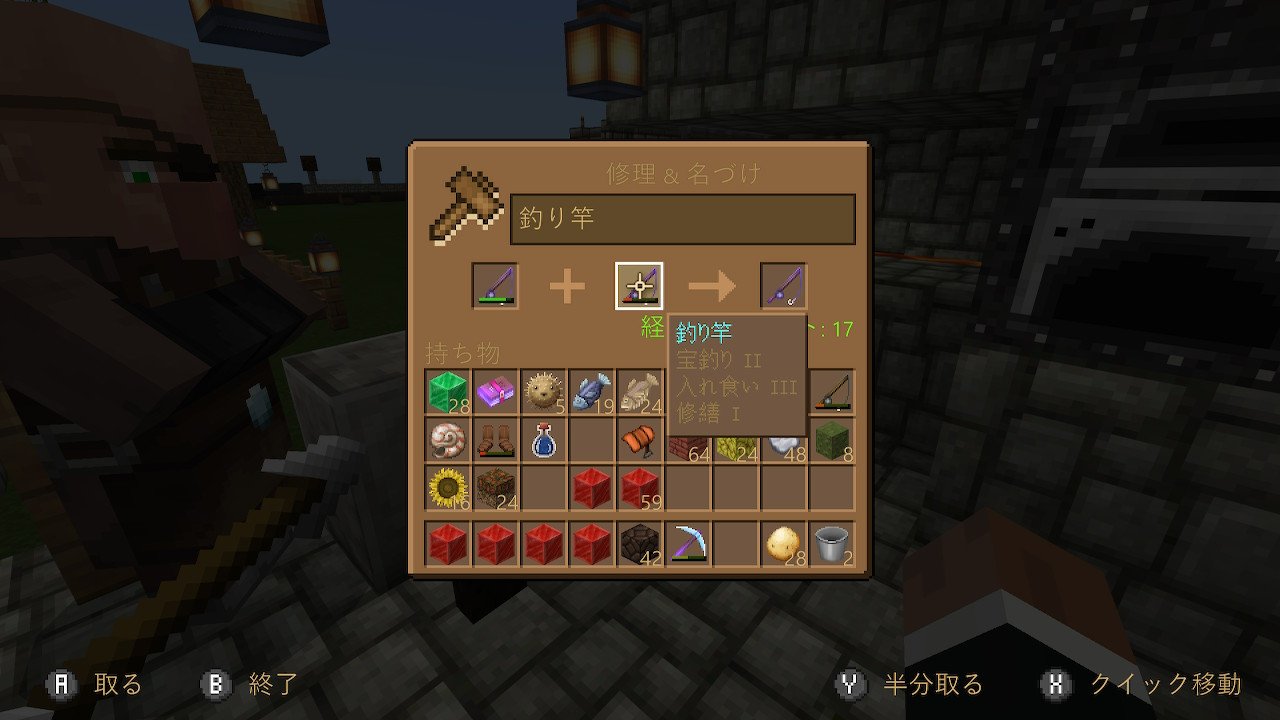Select the enchanted diamond pickaxe
The image size is (1280, 720).
(x=688, y=545)
